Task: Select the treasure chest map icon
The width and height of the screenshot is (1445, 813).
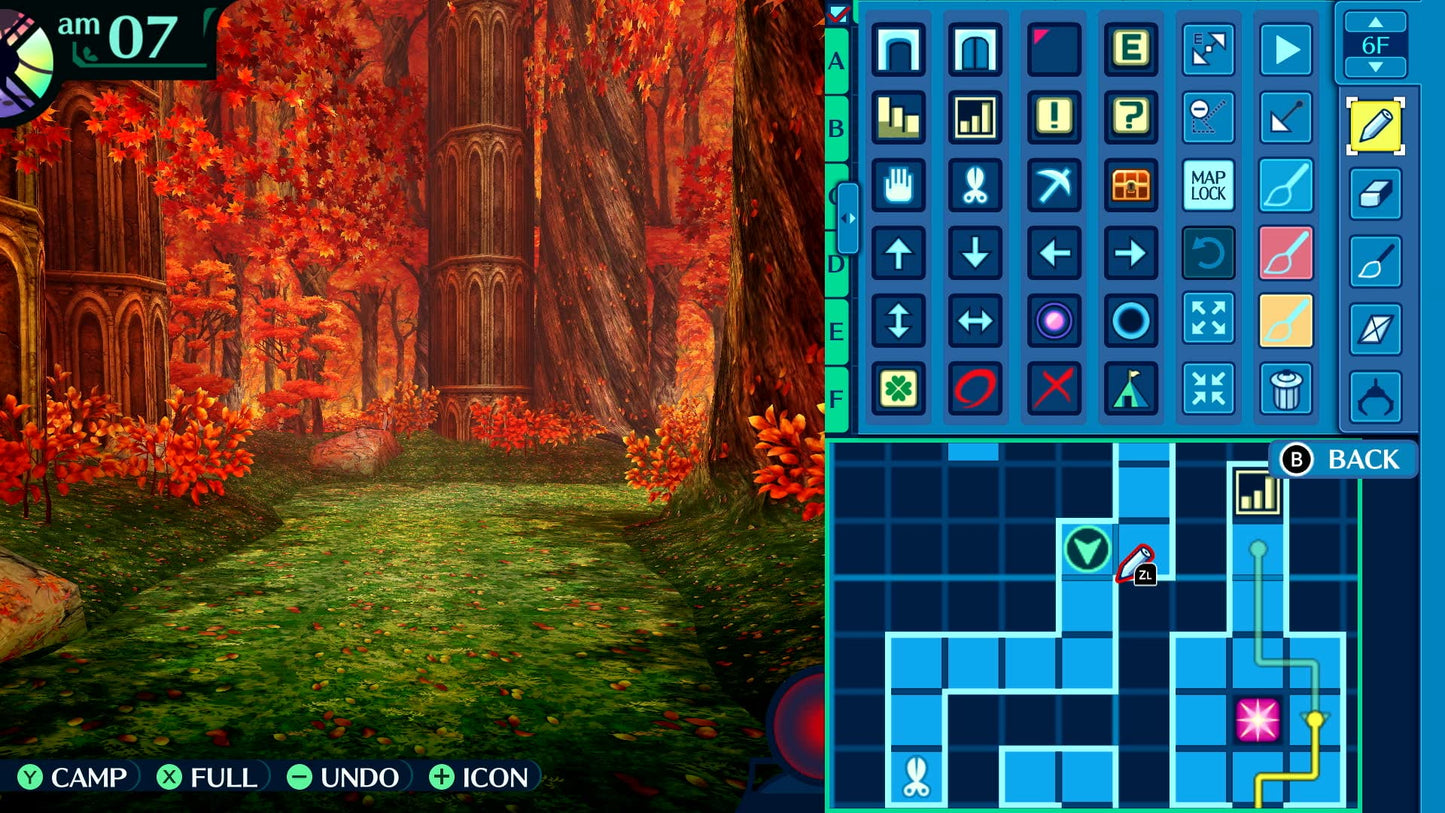Action: 1130,185
